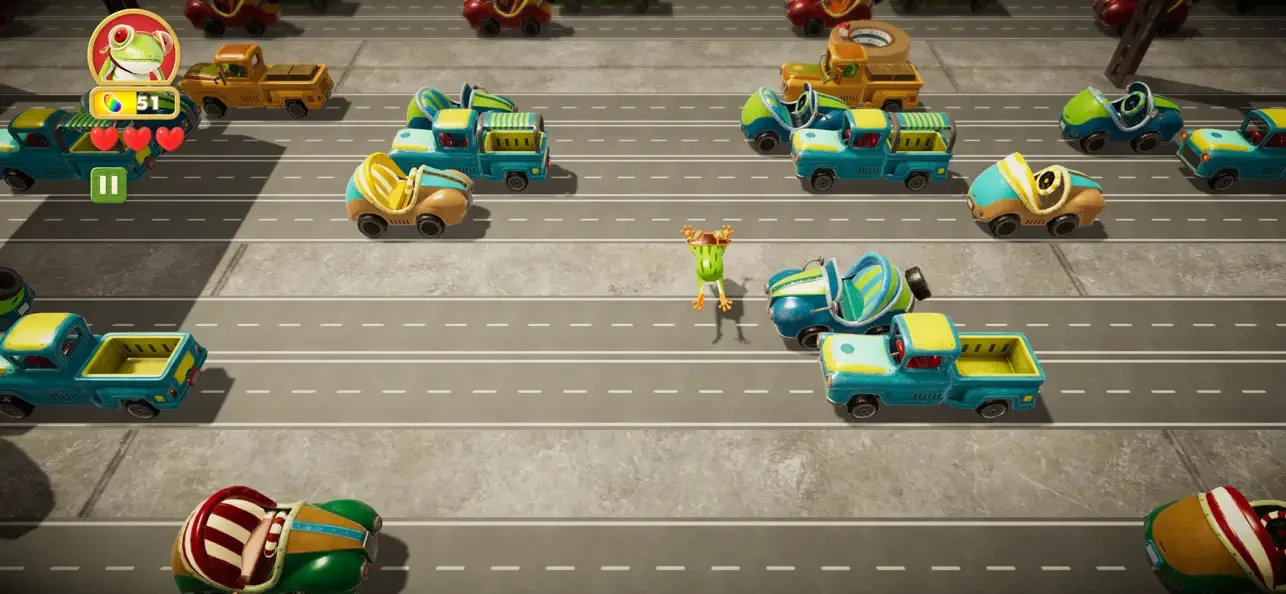This screenshot has width=1286, height=594.
Task: Pause the game with the green button
Action: 108,185
